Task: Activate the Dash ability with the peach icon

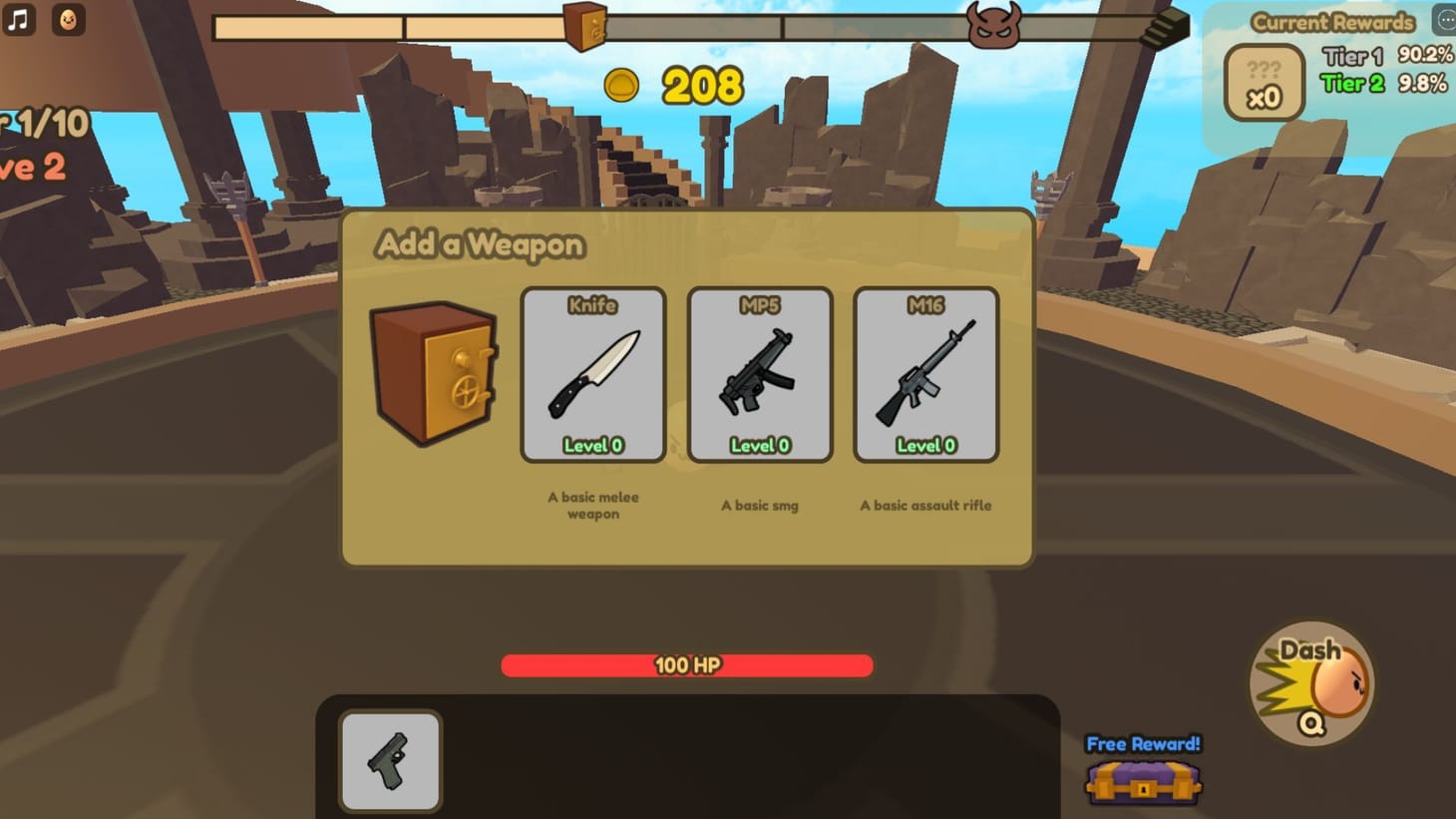Action: pos(1311,686)
